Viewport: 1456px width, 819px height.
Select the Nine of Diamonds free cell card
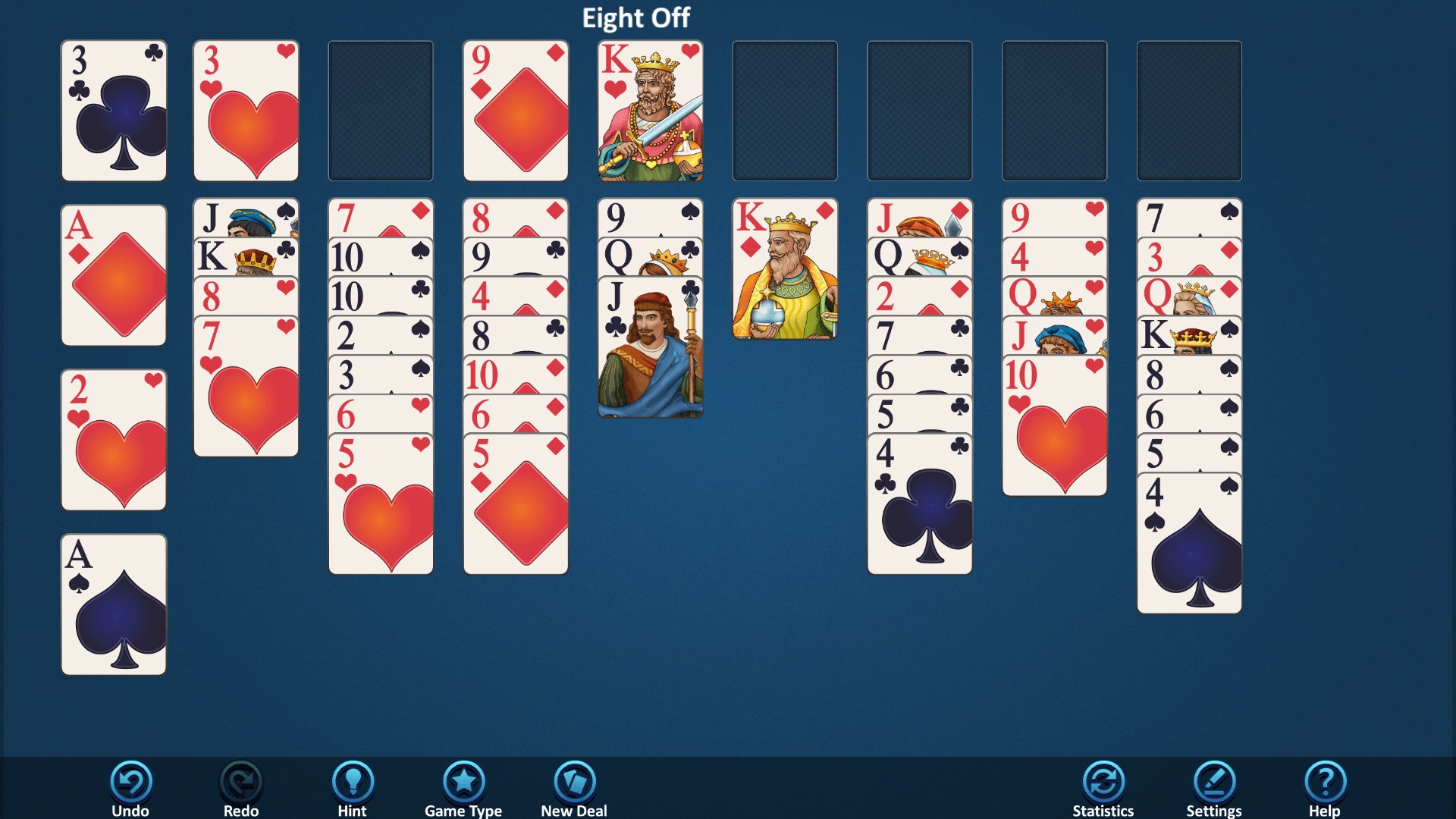coord(515,110)
